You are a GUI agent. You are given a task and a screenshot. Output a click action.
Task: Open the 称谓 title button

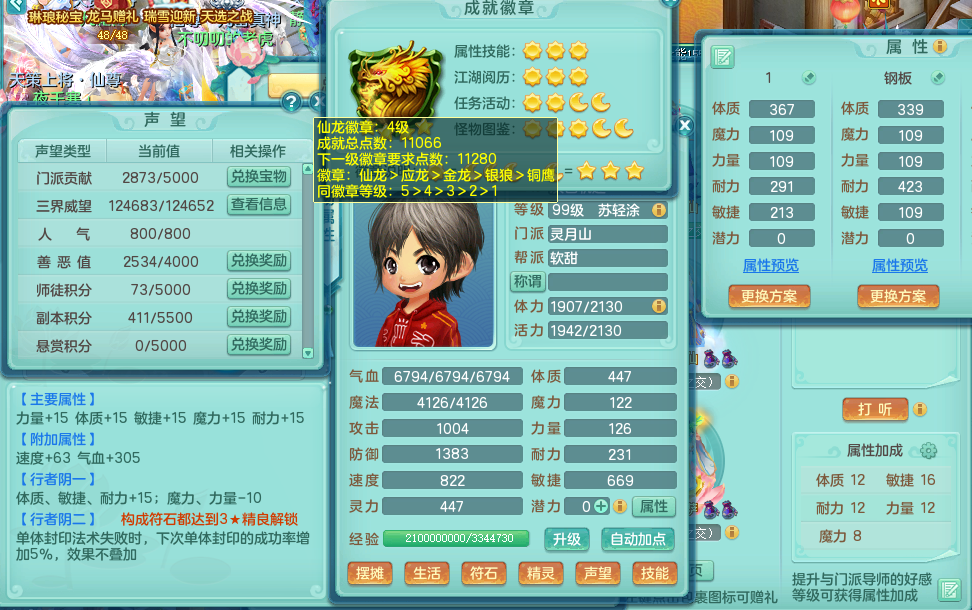coord(527,281)
